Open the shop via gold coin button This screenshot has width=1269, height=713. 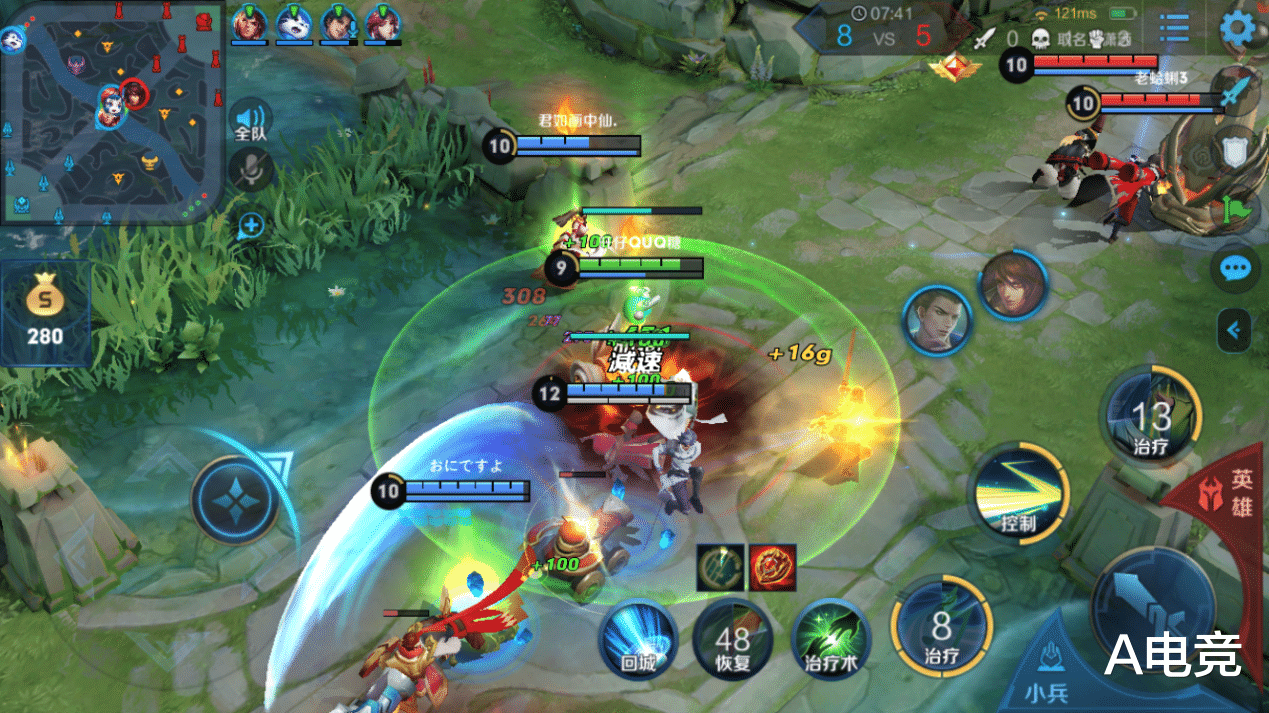pos(45,310)
